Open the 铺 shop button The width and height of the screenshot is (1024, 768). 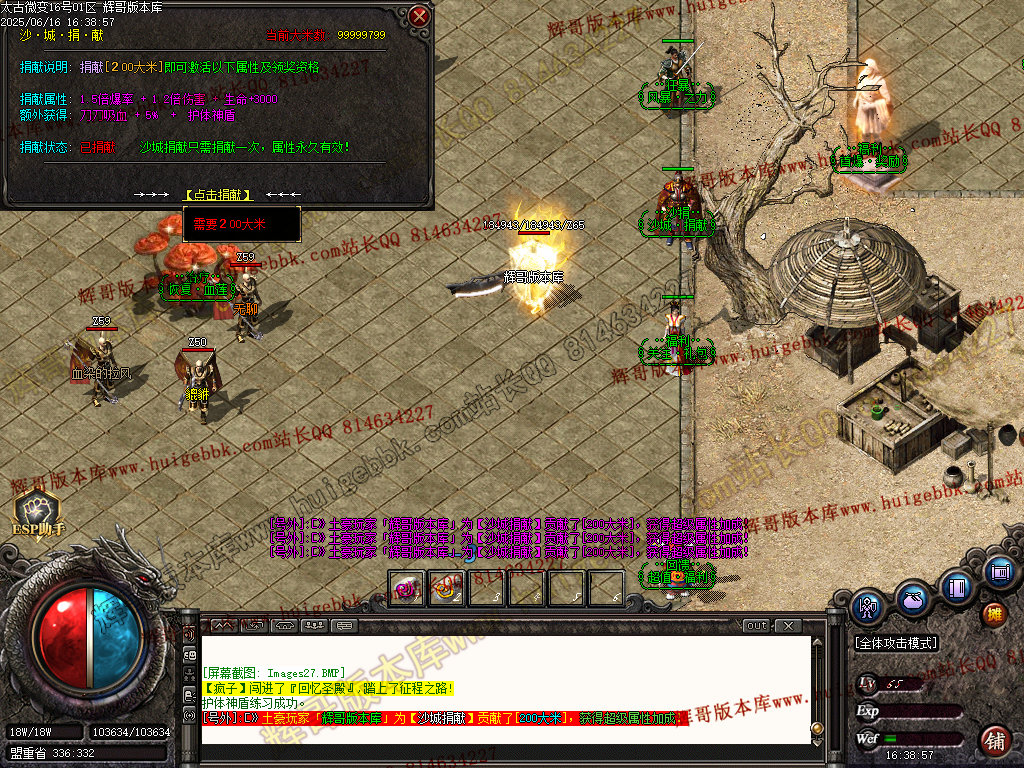pyautogui.click(x=995, y=741)
